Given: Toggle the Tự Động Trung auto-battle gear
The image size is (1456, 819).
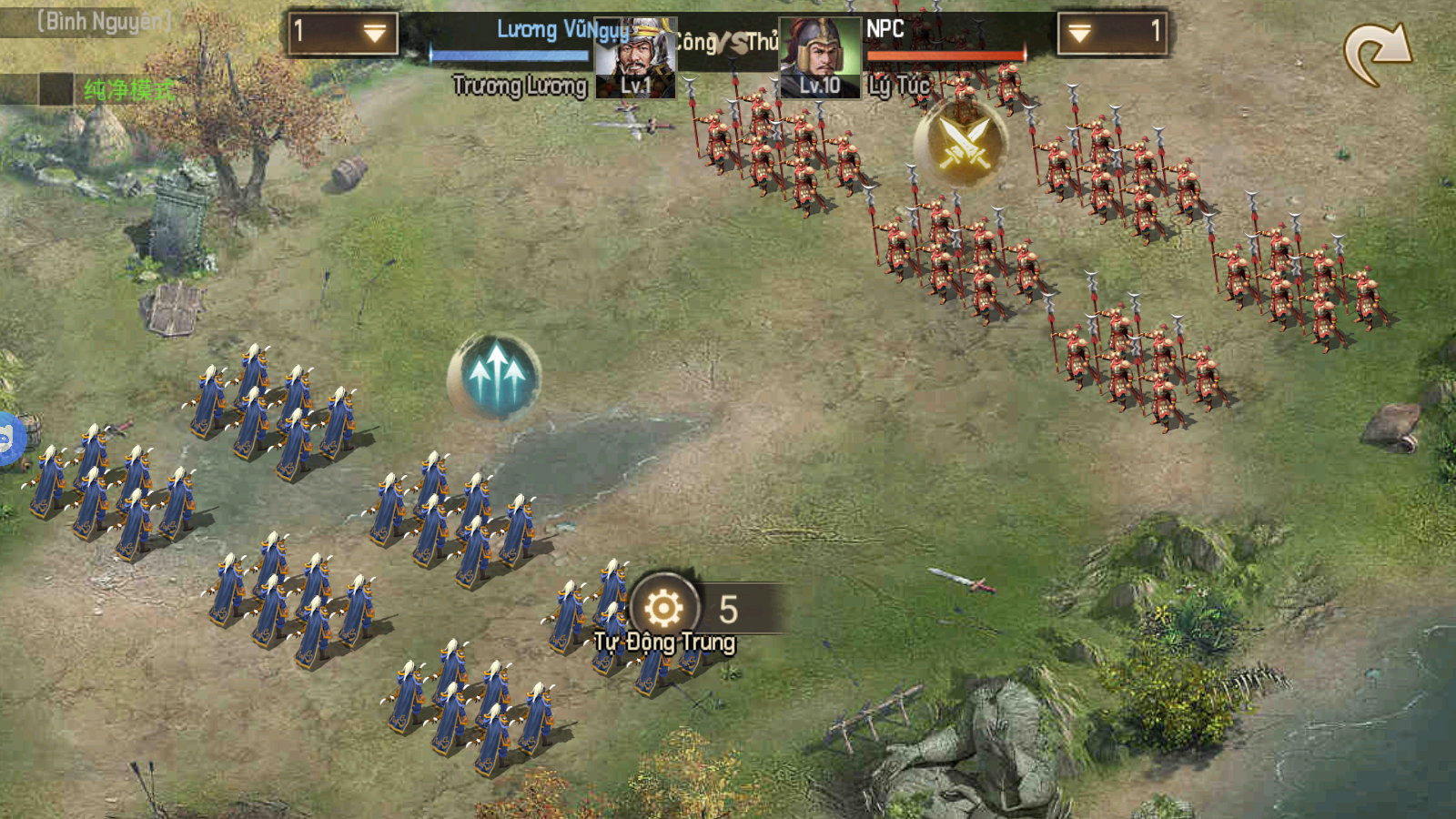Looking at the screenshot, I should 664,608.
